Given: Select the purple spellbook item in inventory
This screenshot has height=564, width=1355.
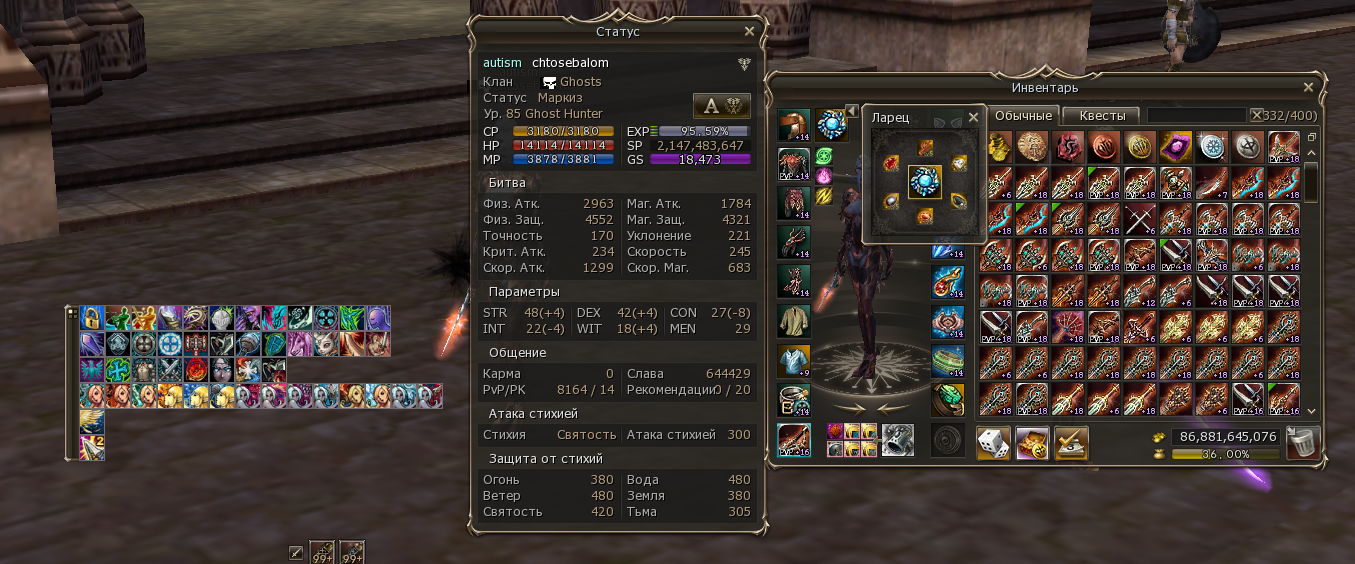Looking at the screenshot, I should pyautogui.click(x=1175, y=147).
